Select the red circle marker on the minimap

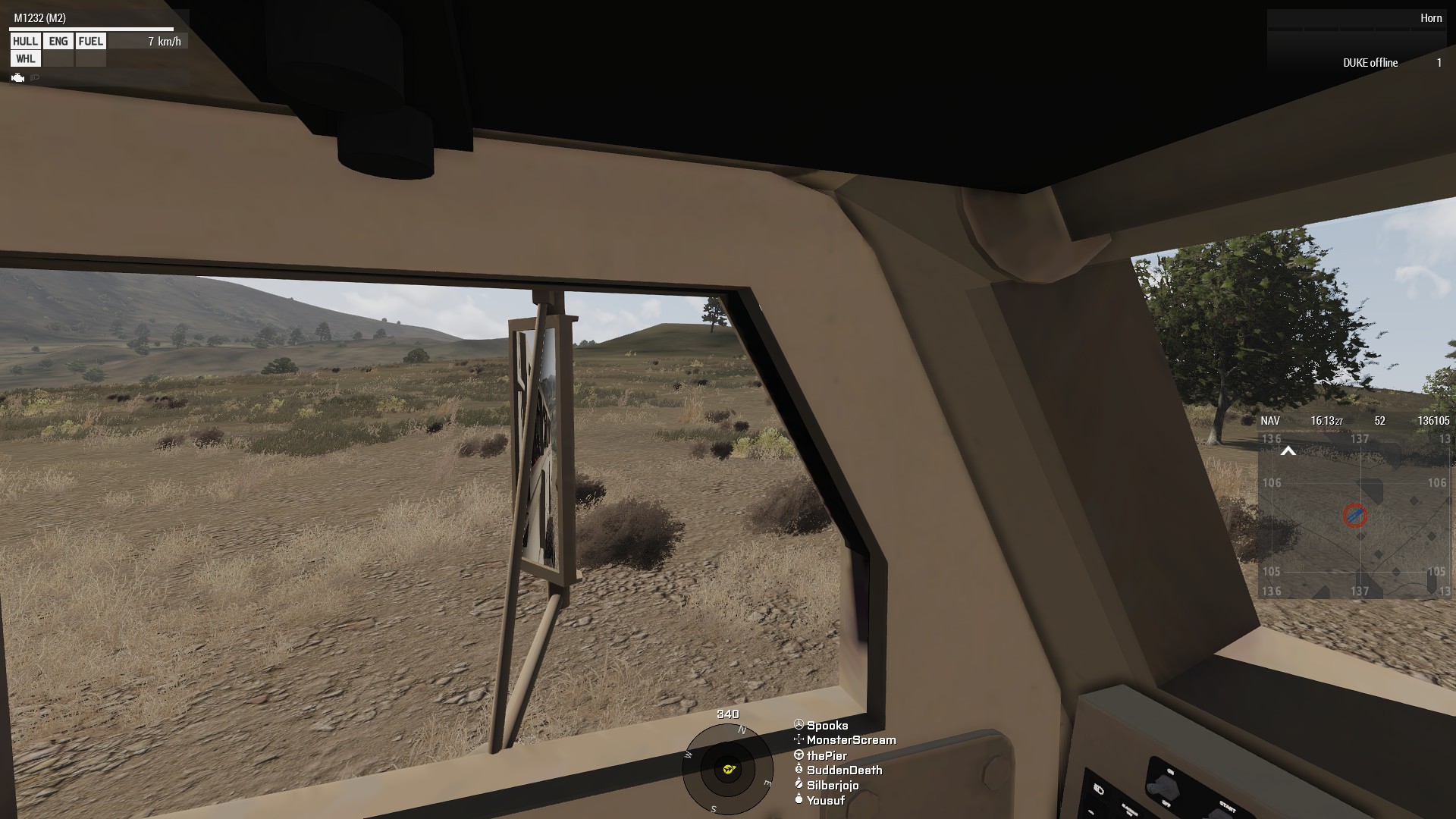click(x=1354, y=516)
